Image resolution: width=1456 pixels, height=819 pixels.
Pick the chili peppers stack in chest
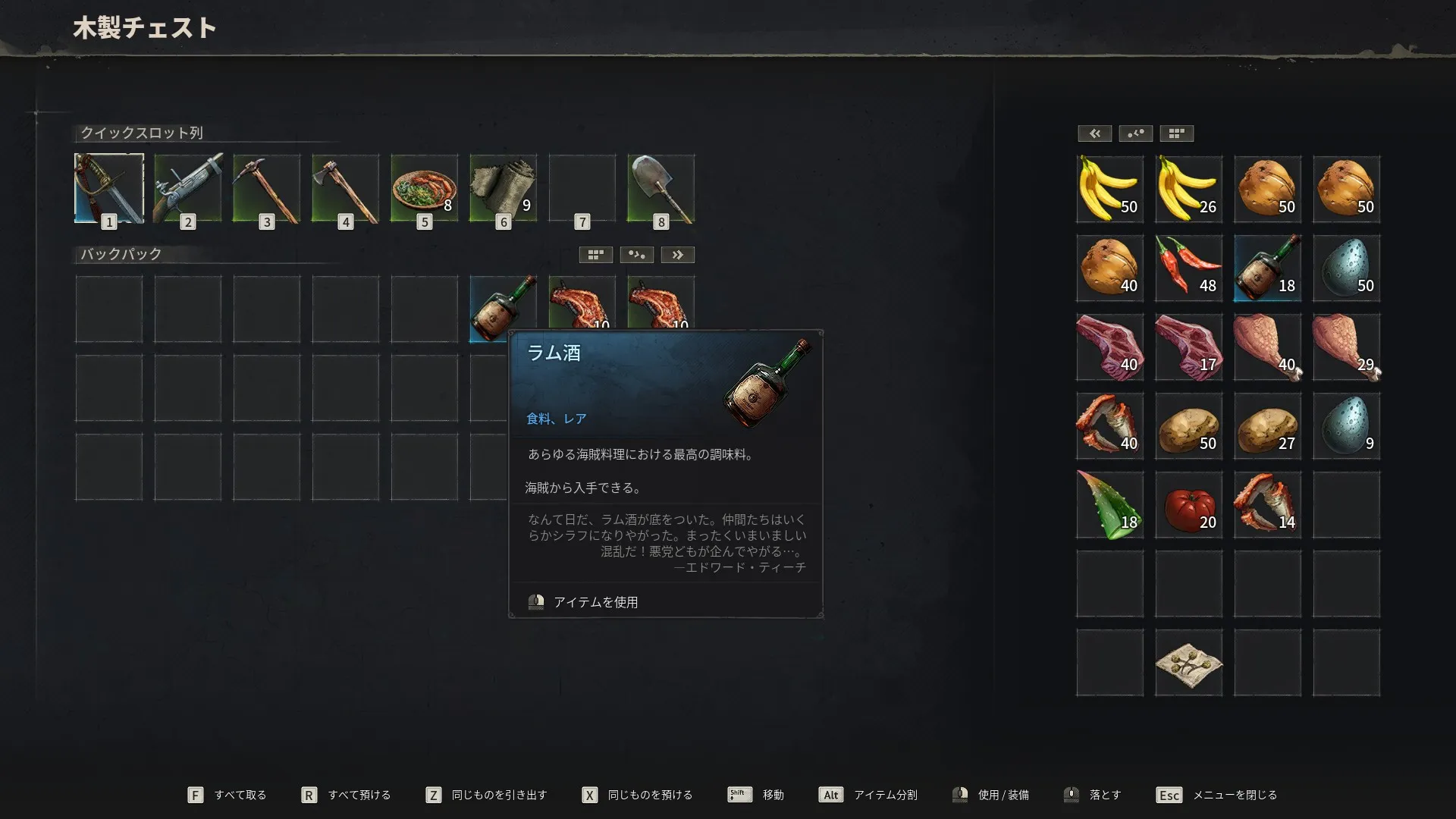[1188, 268]
